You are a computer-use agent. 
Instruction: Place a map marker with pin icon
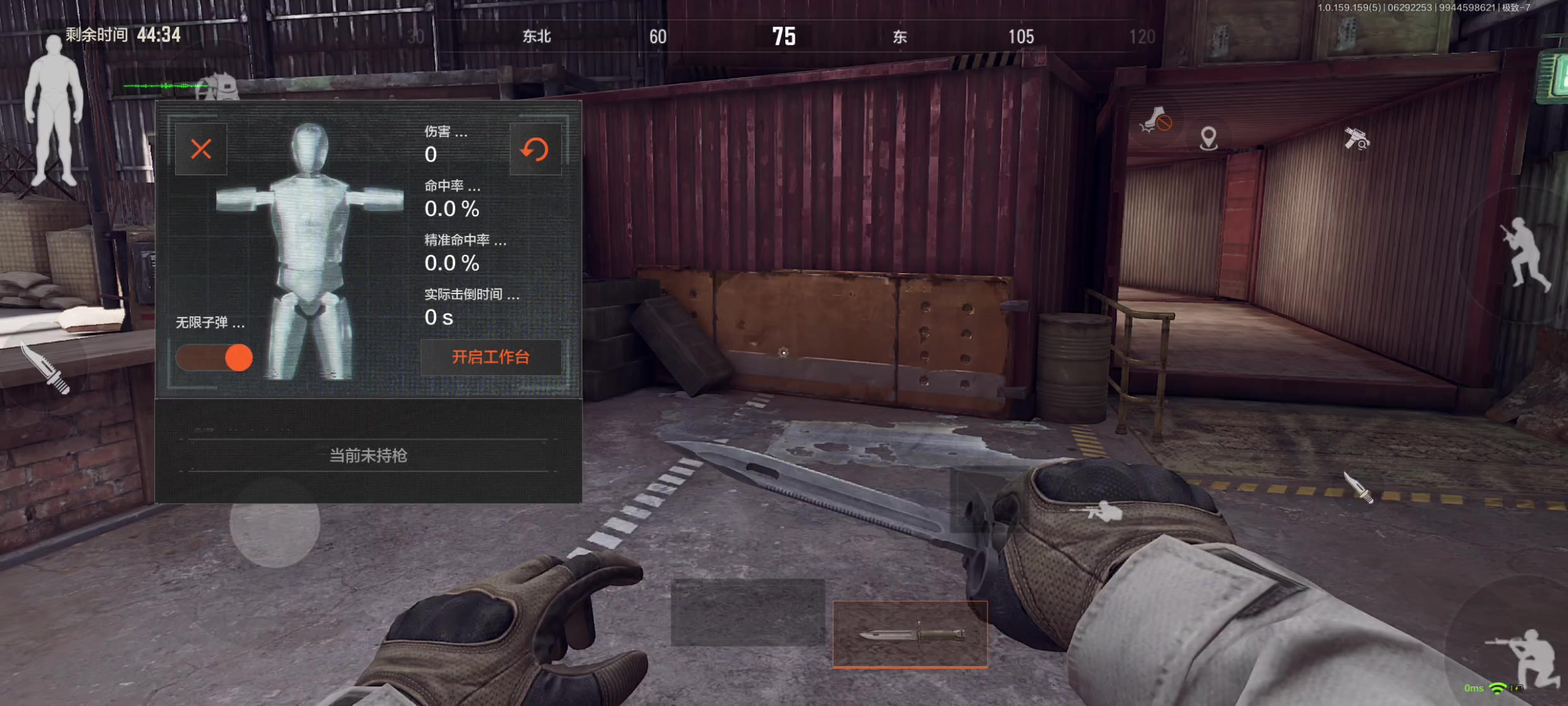tap(1208, 138)
